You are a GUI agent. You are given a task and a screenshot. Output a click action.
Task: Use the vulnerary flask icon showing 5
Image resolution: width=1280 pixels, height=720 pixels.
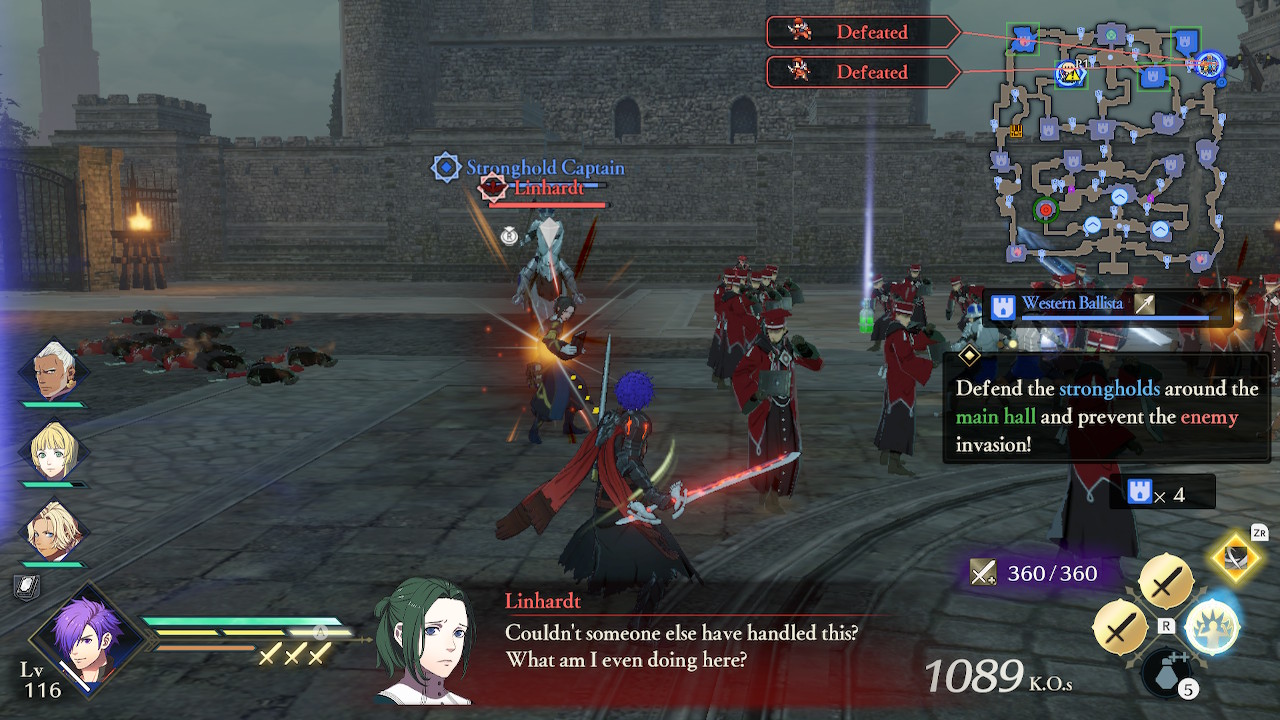click(x=1165, y=675)
